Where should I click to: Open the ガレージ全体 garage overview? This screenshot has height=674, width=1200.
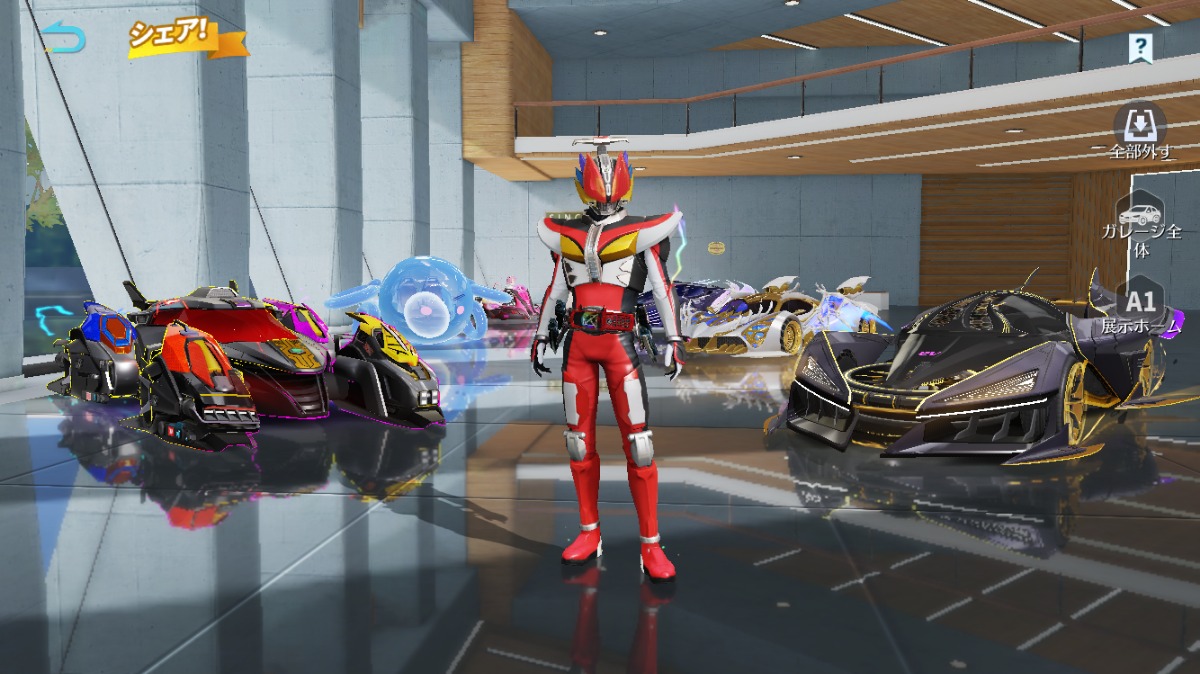pos(1141,224)
